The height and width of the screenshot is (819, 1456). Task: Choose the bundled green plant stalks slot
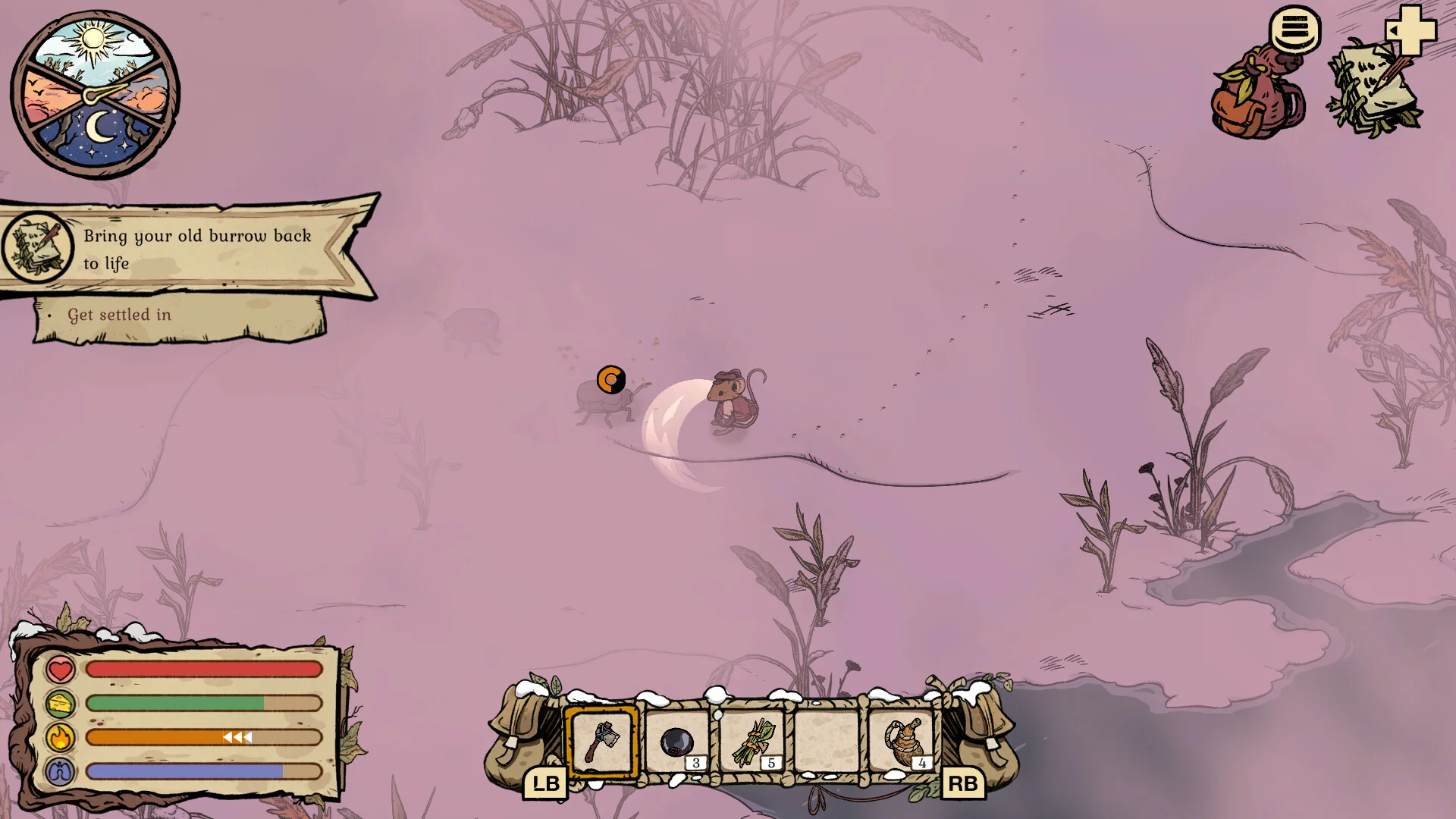tap(752, 742)
